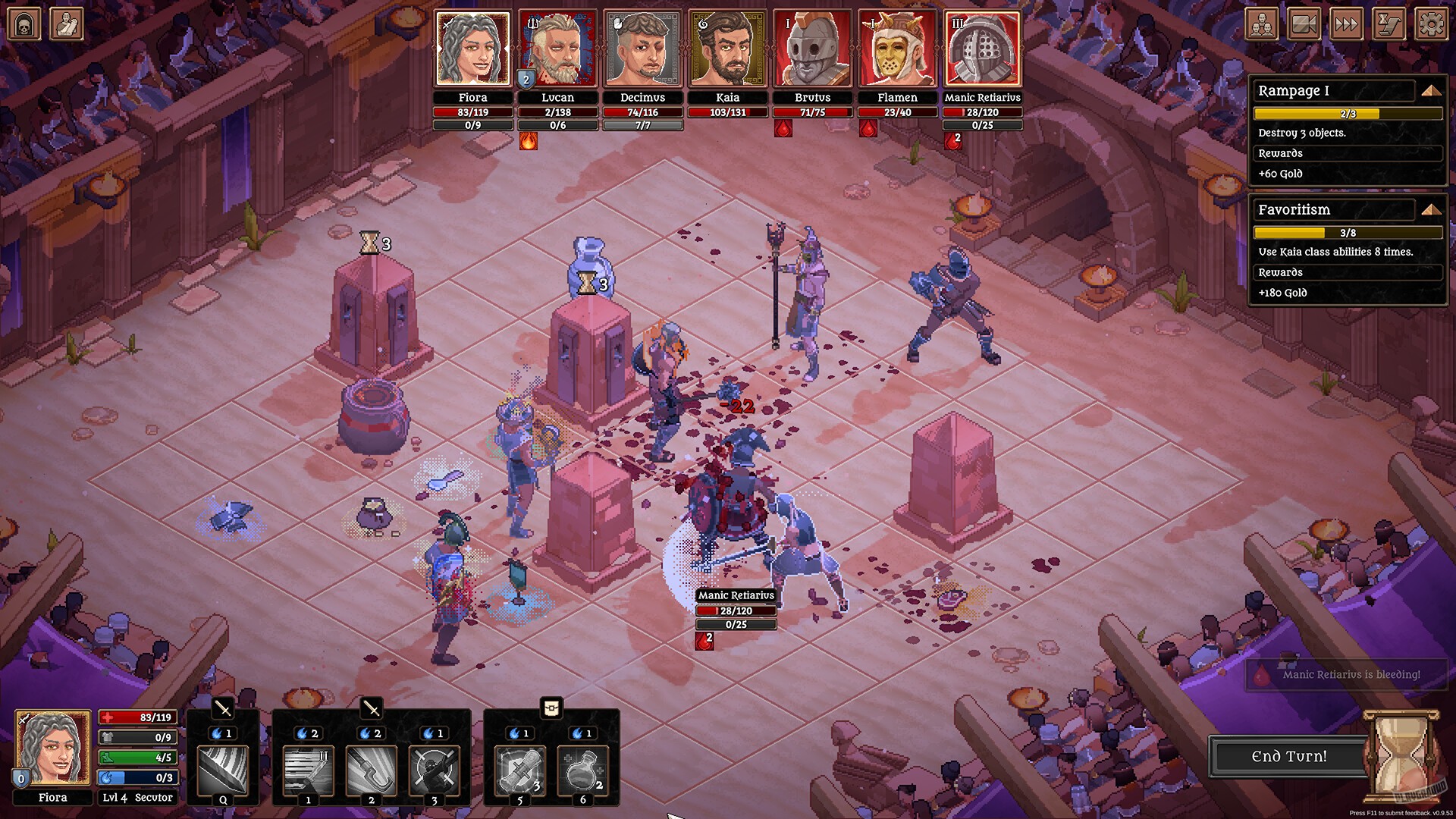Click the party management icon top-right

(x=1261, y=24)
